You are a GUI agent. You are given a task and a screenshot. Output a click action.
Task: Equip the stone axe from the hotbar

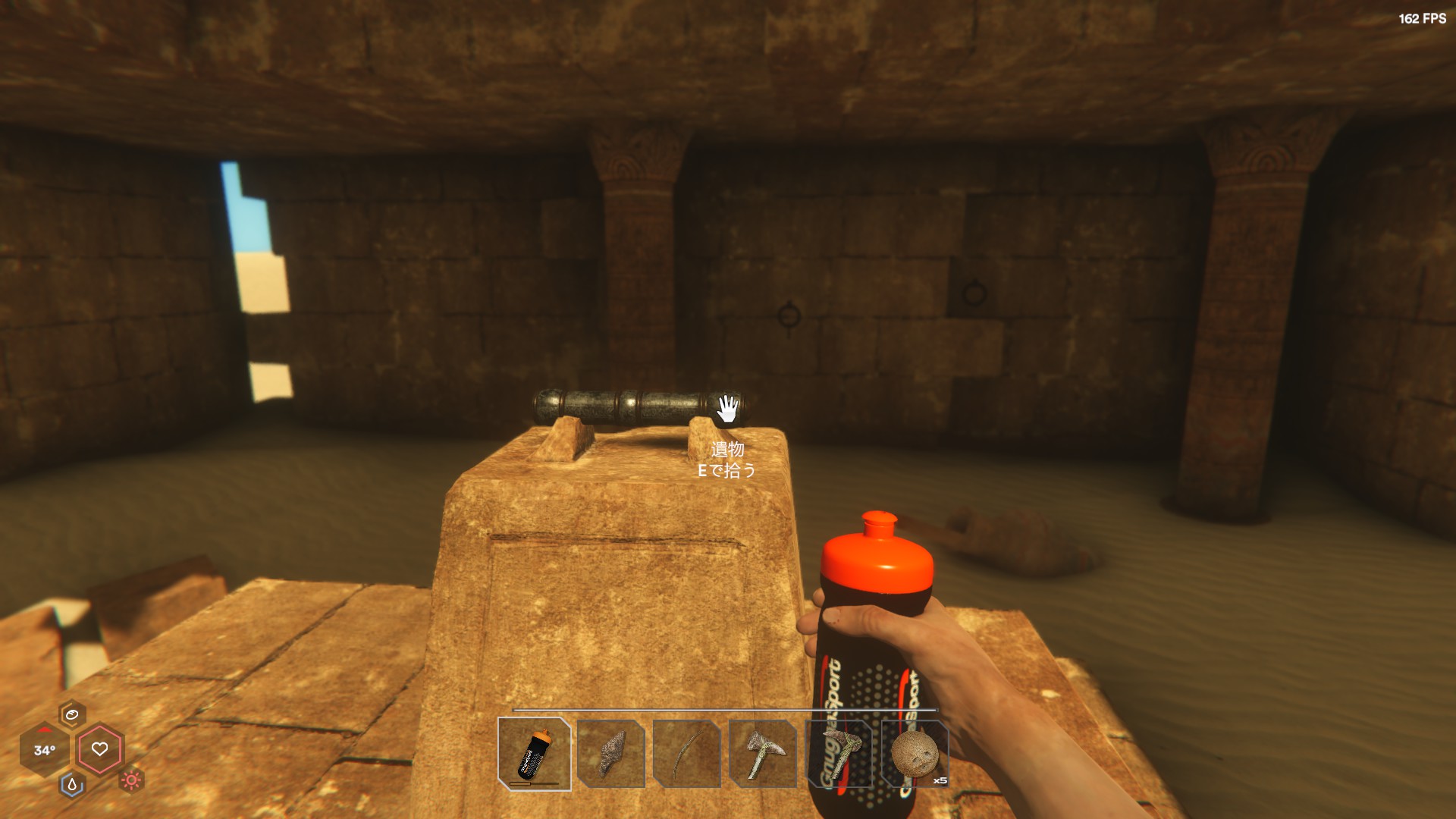(763, 754)
